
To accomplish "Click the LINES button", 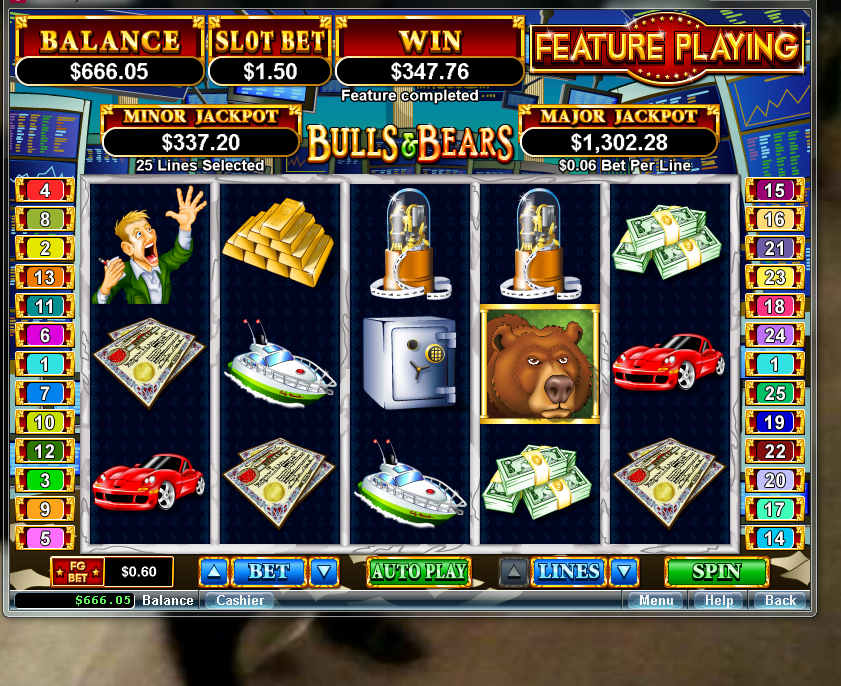I will pyautogui.click(x=568, y=572).
